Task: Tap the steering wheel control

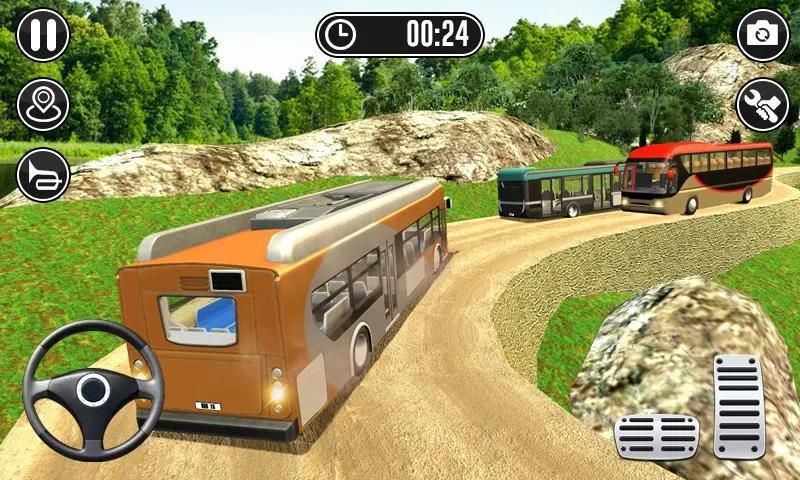Action: [92, 390]
